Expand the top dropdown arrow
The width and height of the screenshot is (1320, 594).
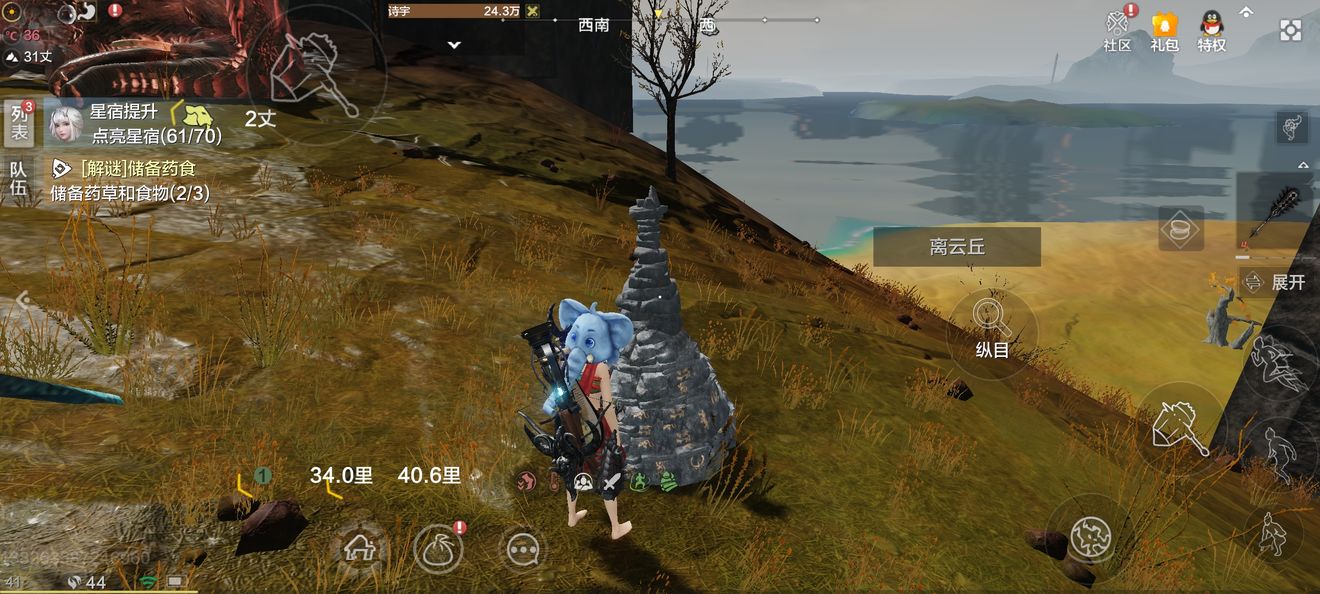pos(454,45)
